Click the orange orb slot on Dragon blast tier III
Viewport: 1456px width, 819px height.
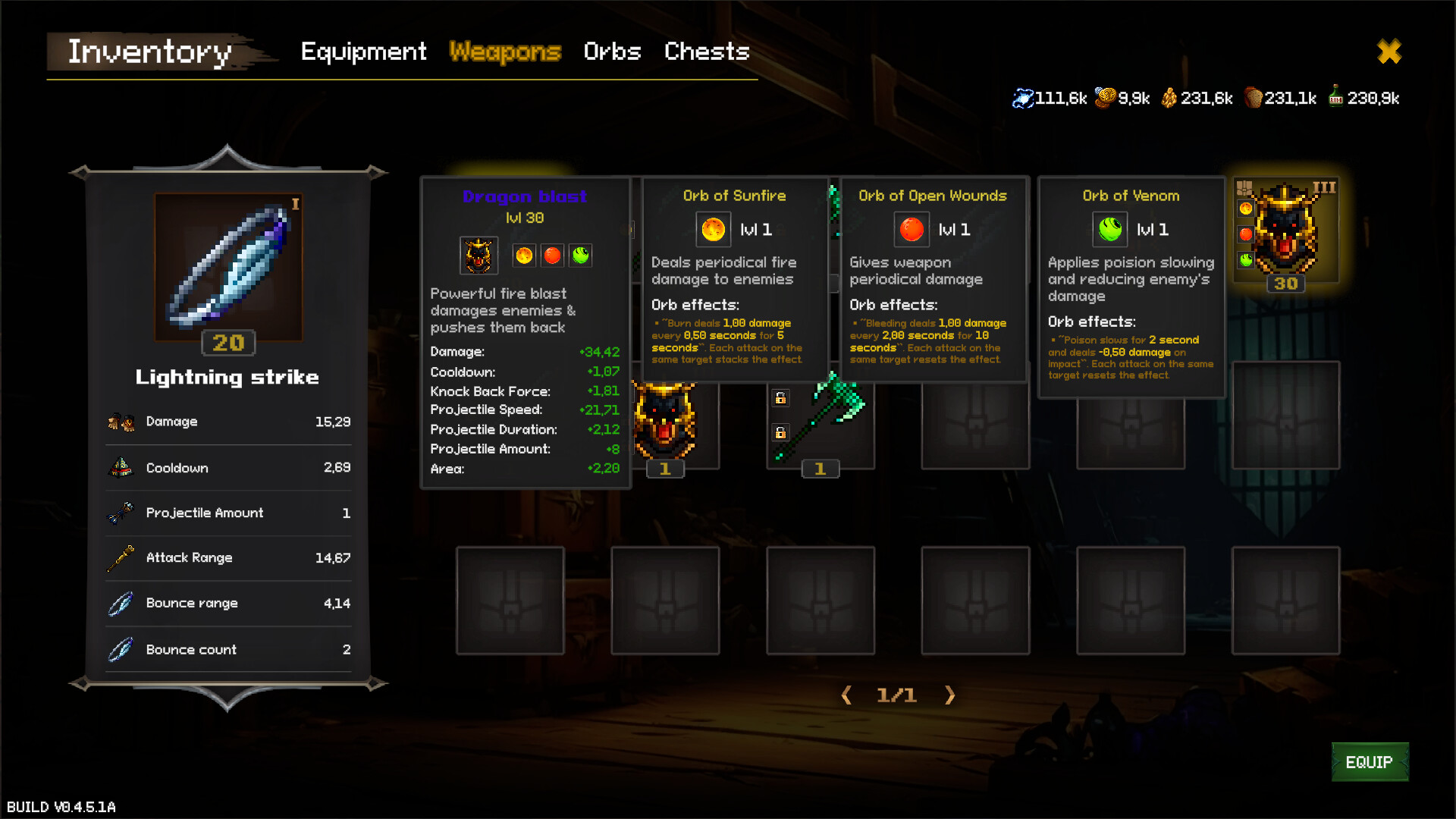pyautogui.click(x=1246, y=209)
